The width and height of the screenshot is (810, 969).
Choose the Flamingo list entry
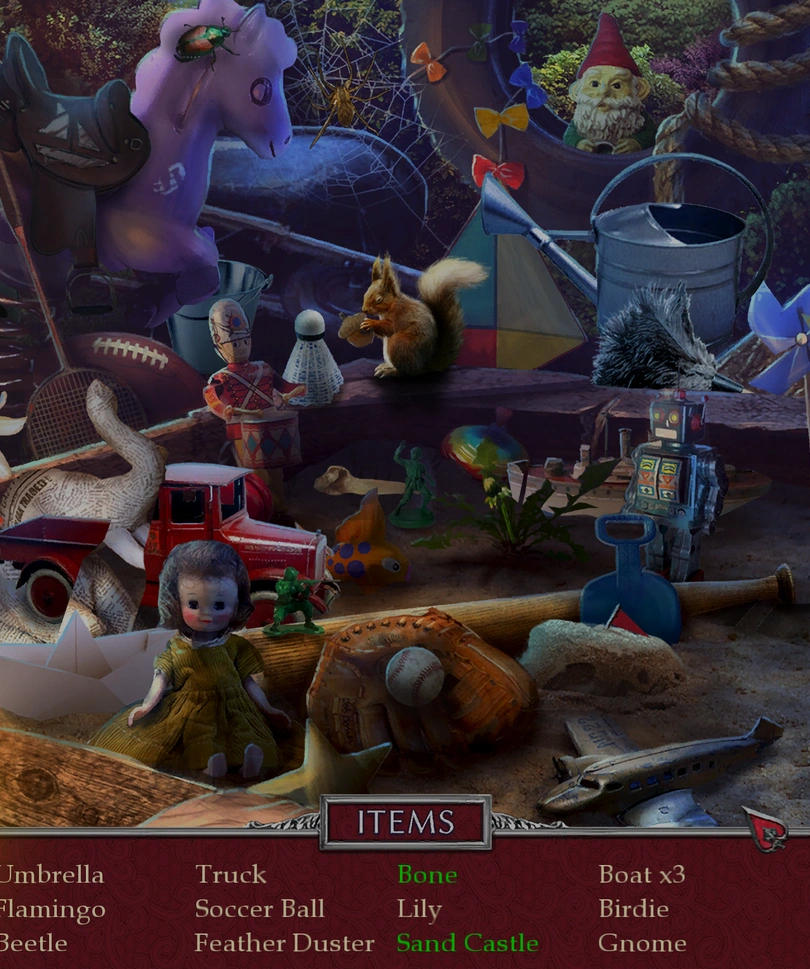point(53,910)
